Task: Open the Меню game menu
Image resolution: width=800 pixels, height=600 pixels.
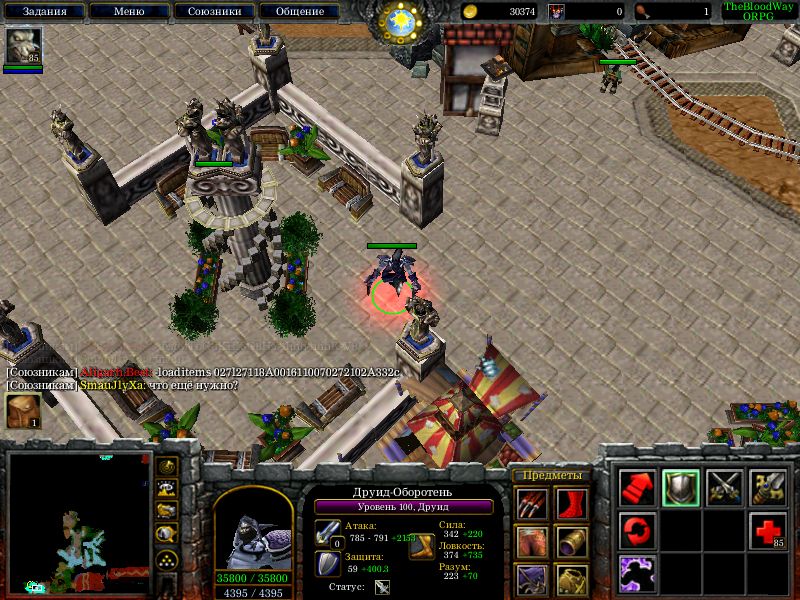Action: 128,12
